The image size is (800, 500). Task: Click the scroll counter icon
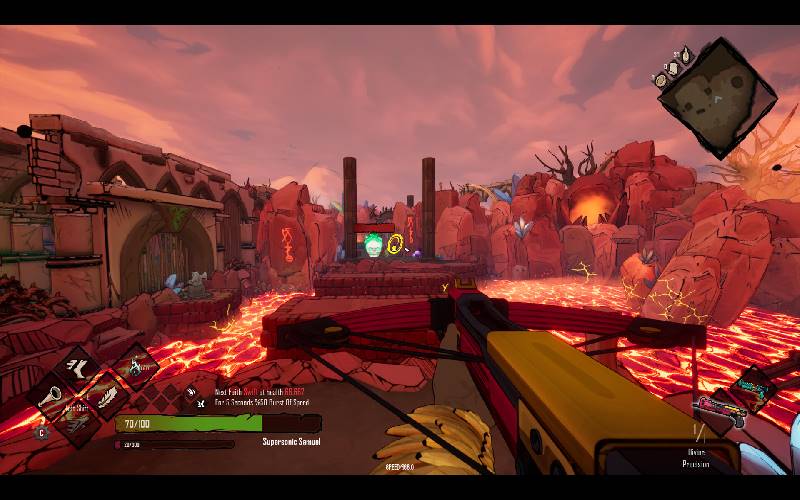(x=673, y=67)
